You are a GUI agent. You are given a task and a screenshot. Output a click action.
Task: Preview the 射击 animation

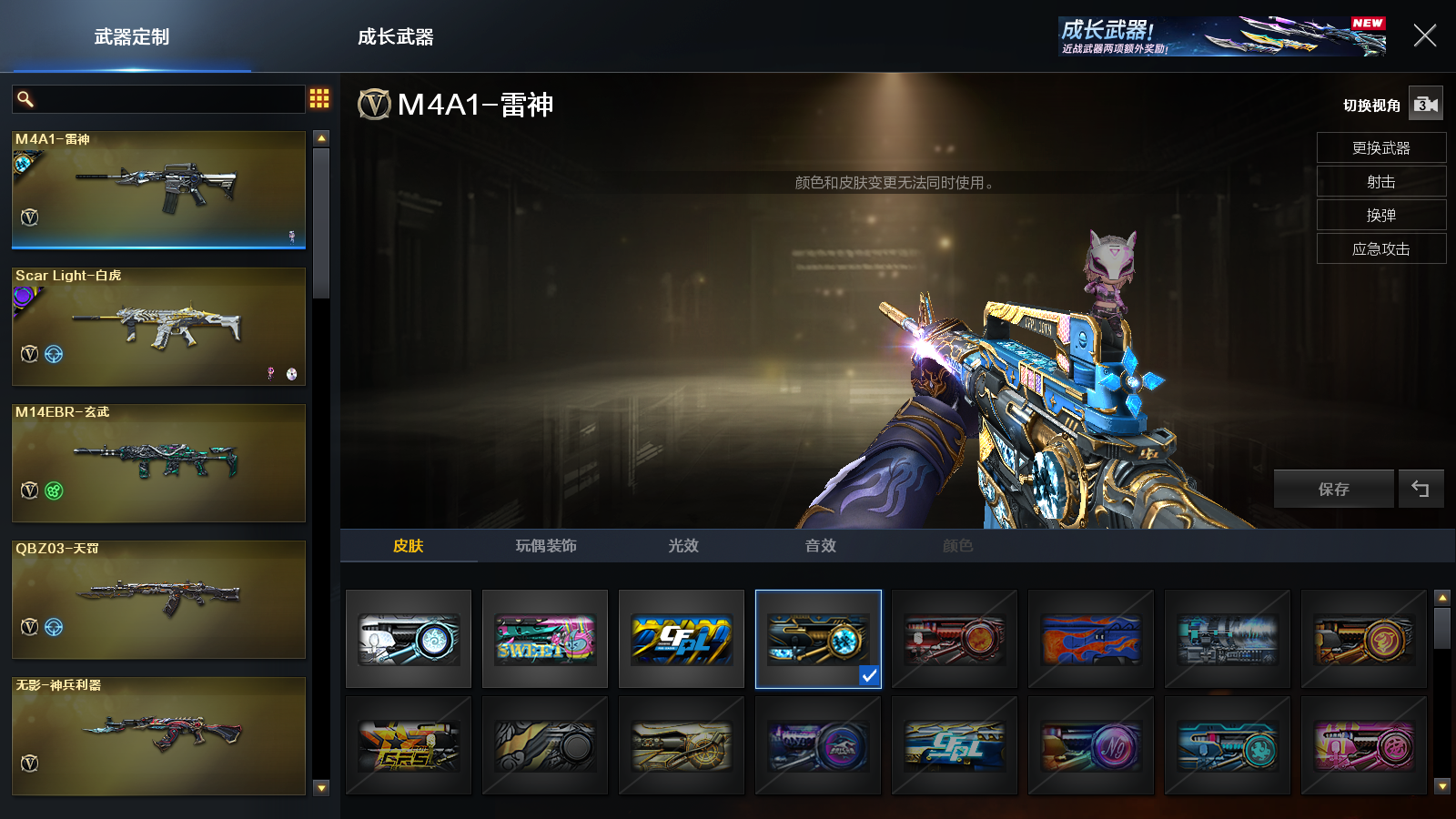click(1380, 181)
